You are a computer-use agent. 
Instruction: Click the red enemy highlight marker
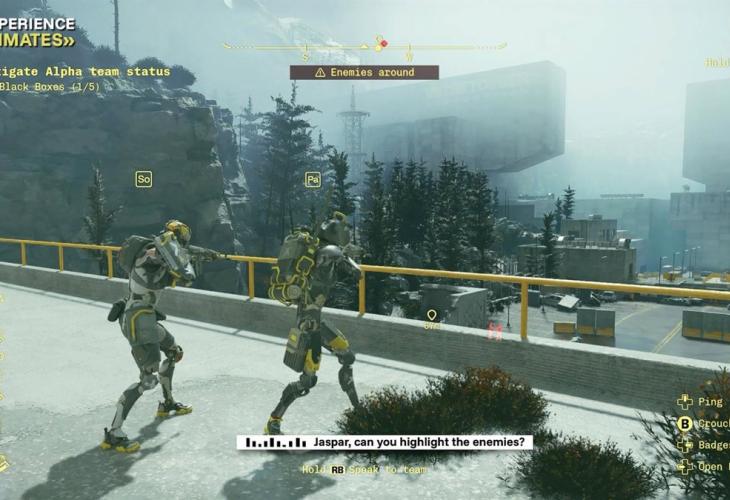[x=494, y=331]
